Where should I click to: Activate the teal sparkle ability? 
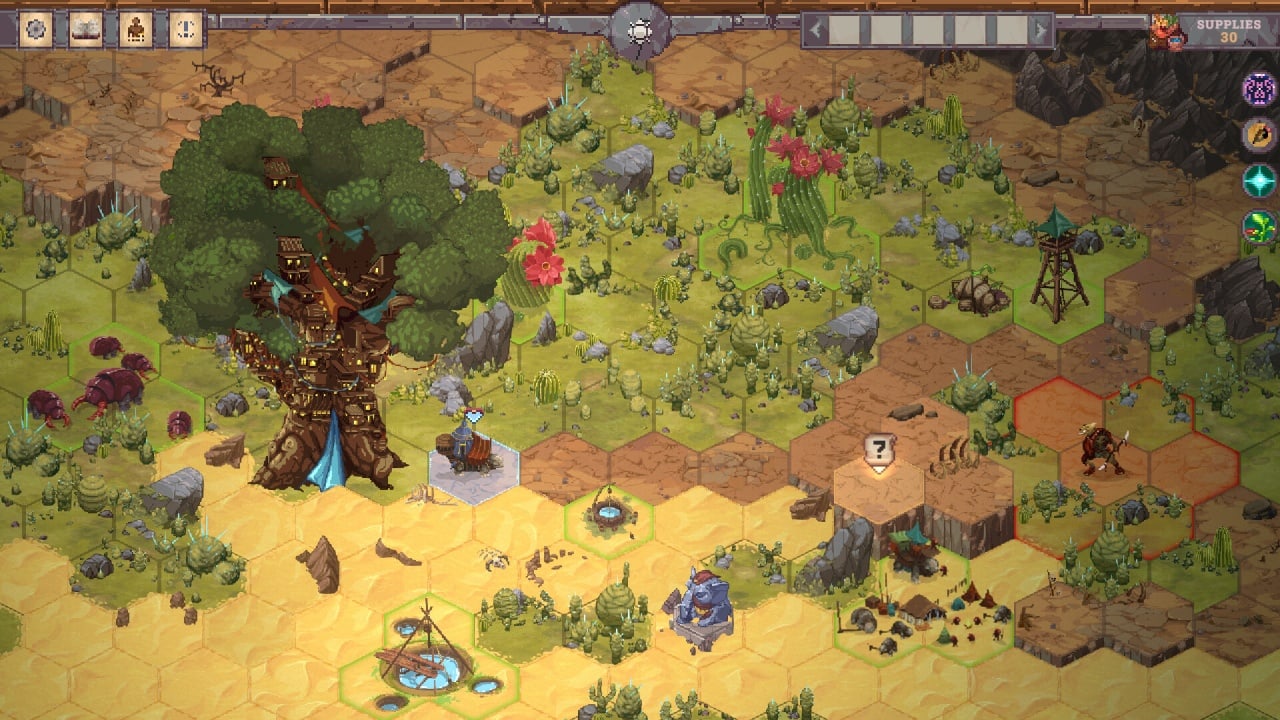coord(1259,181)
